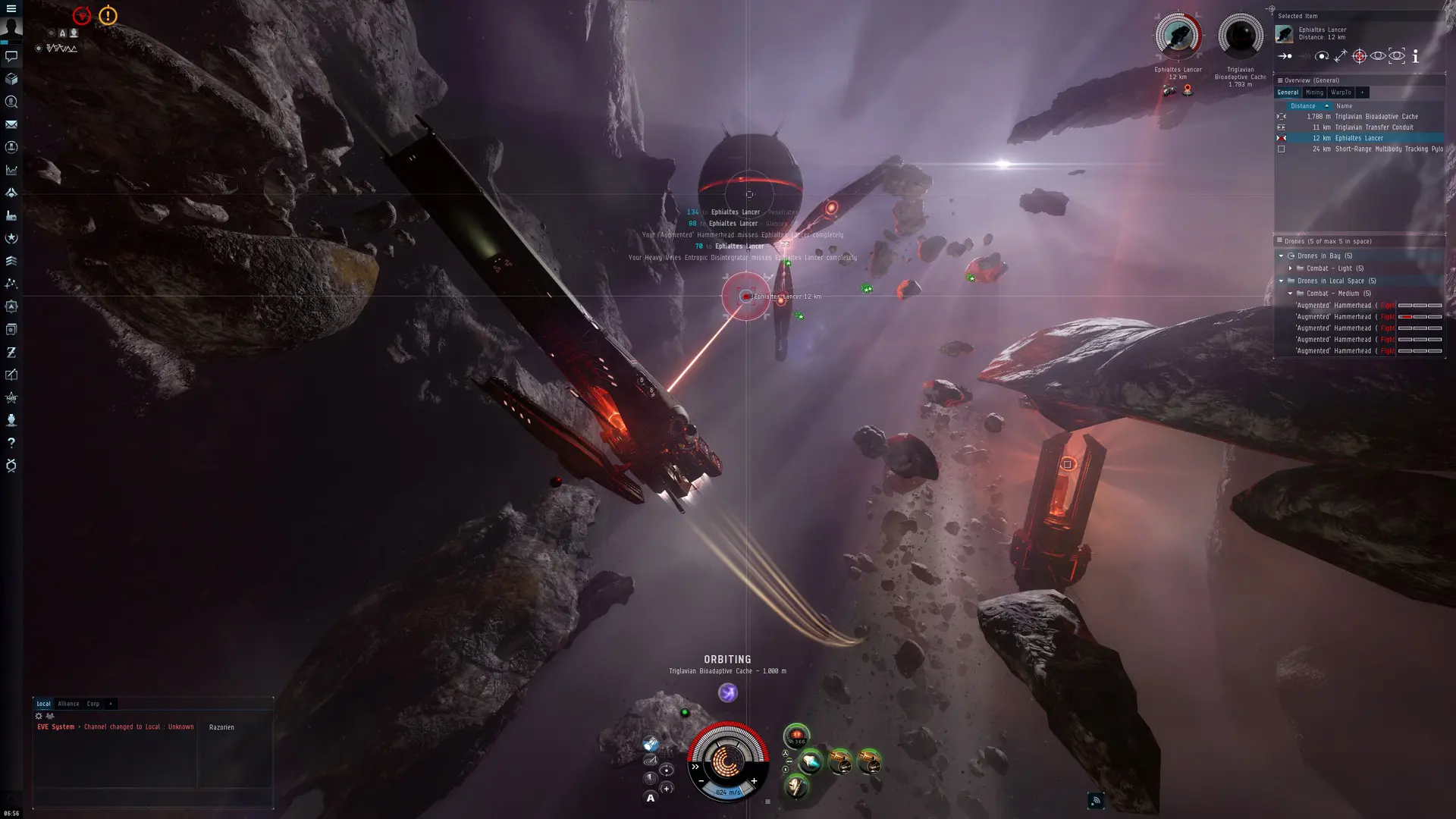Open the Market chart icon in the sidebar
Viewport: 1456px width, 819px height.
[11, 170]
